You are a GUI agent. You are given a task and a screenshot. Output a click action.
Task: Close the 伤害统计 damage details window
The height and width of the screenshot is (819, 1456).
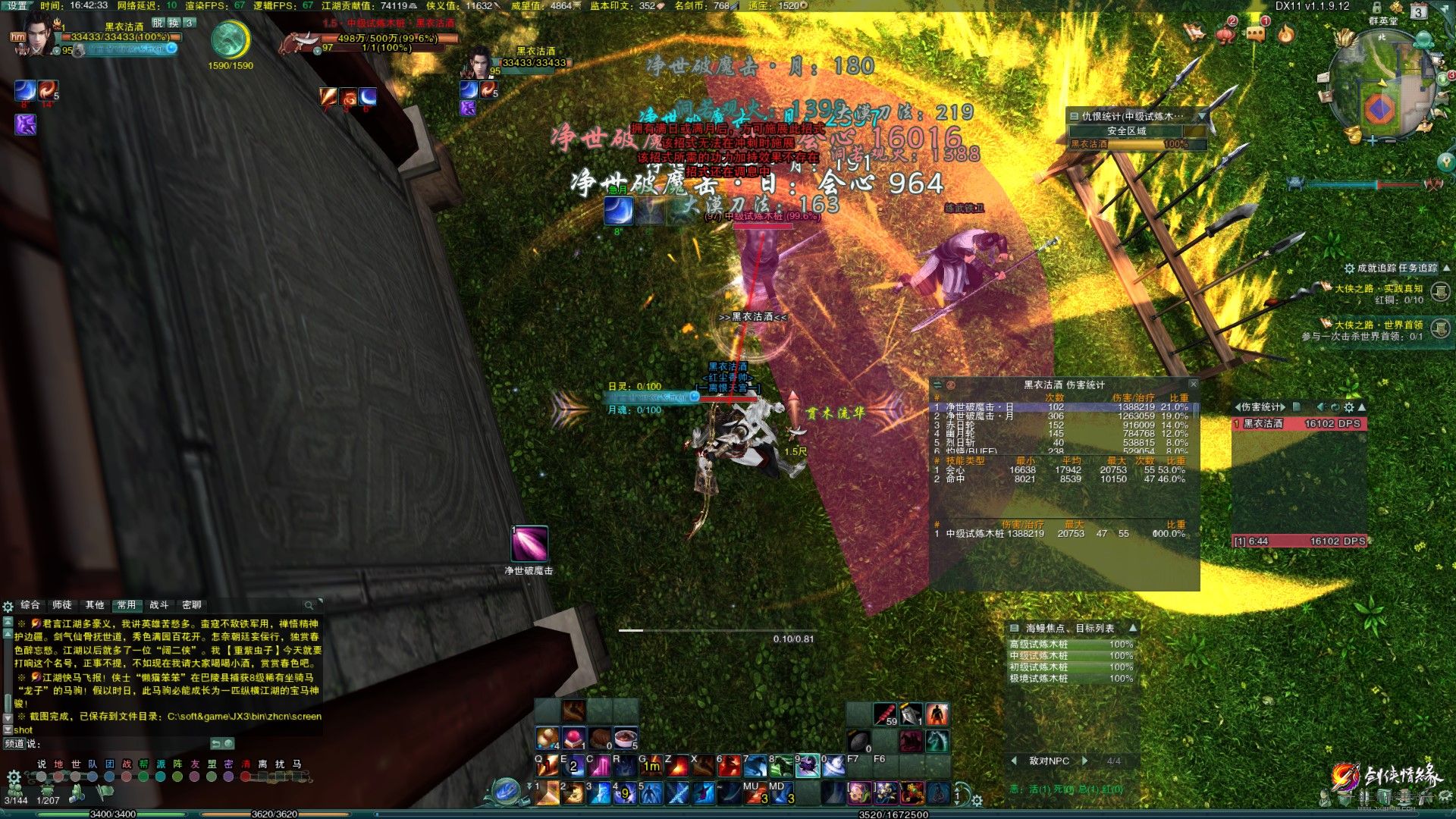pos(1193,384)
